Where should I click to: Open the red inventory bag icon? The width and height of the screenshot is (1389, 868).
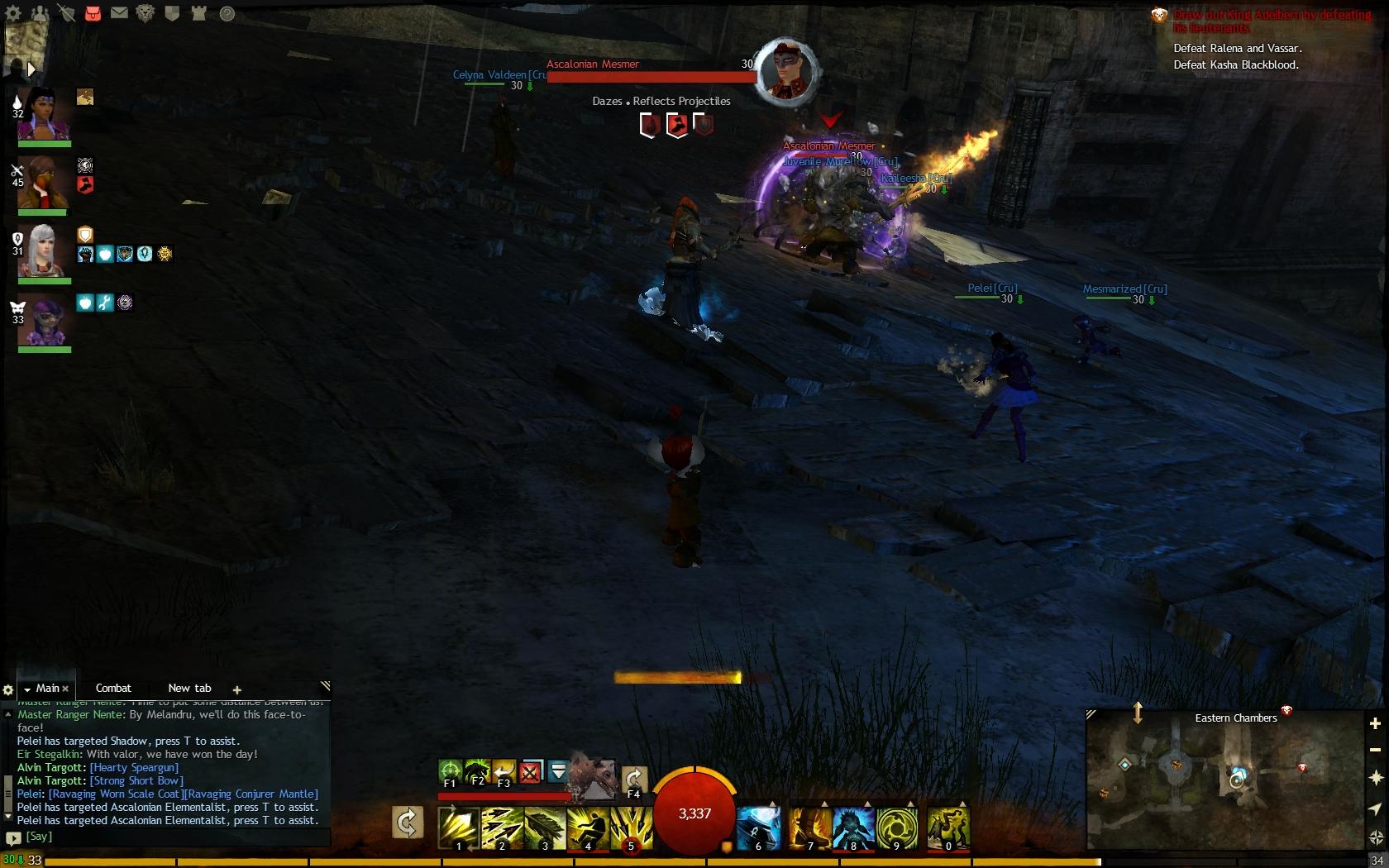click(x=93, y=13)
